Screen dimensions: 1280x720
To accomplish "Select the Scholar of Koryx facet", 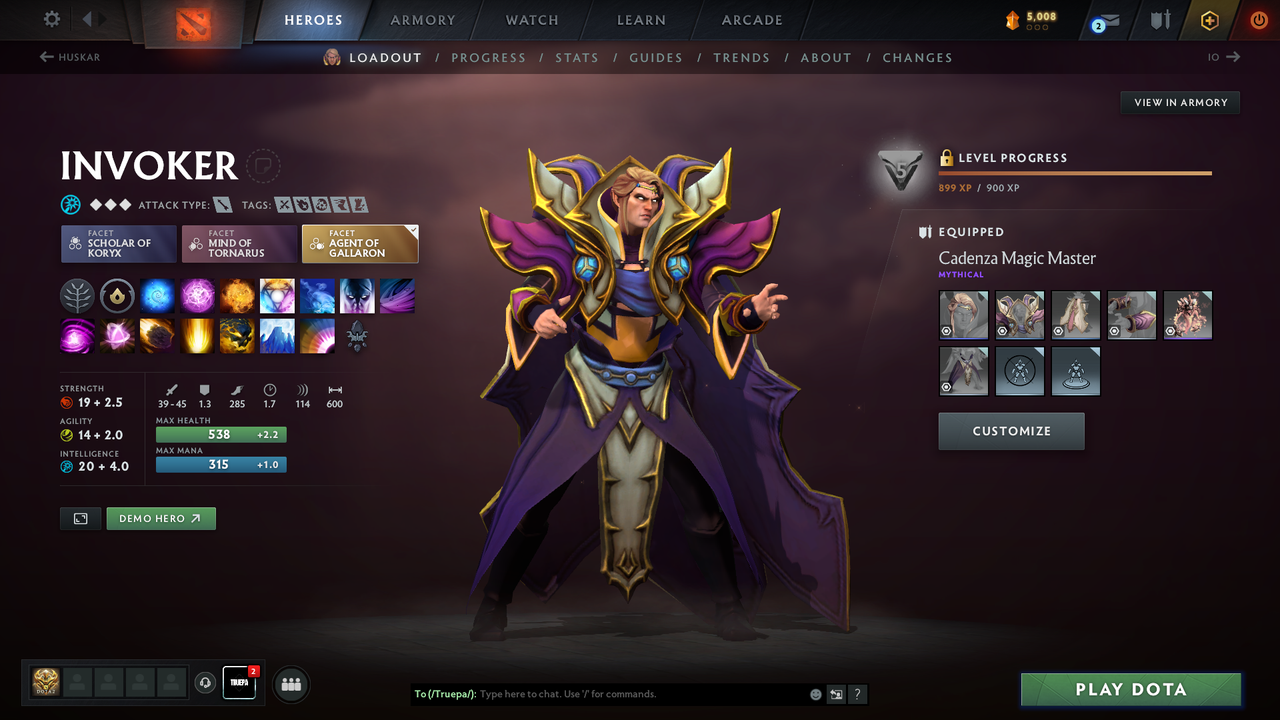I will (118, 243).
